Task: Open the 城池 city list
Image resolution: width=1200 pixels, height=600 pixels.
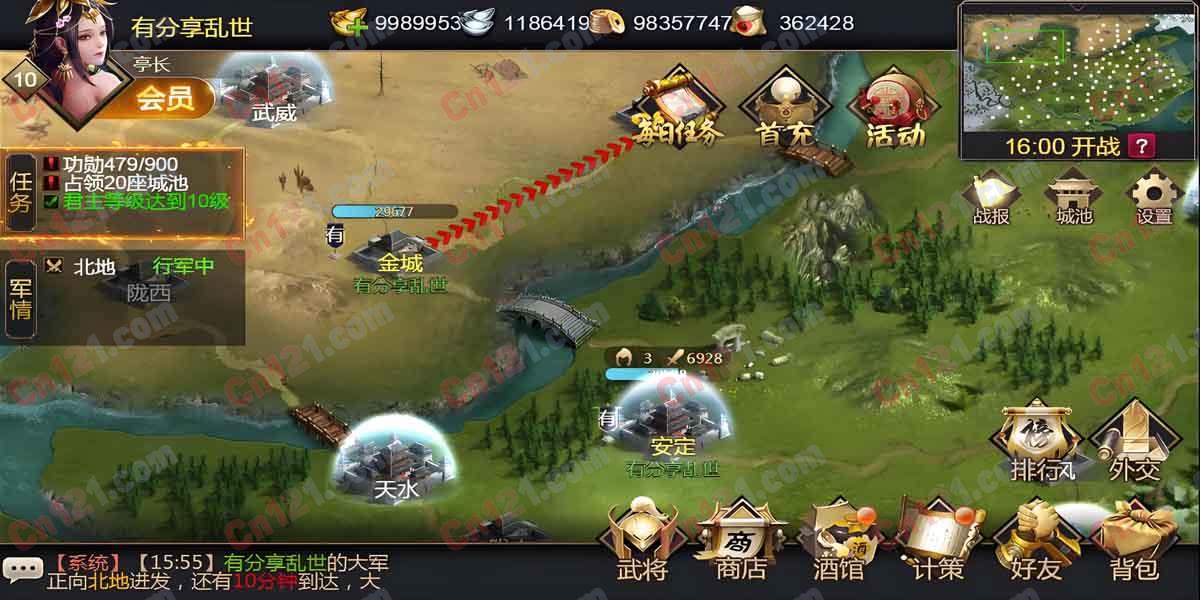Action: (1073, 196)
